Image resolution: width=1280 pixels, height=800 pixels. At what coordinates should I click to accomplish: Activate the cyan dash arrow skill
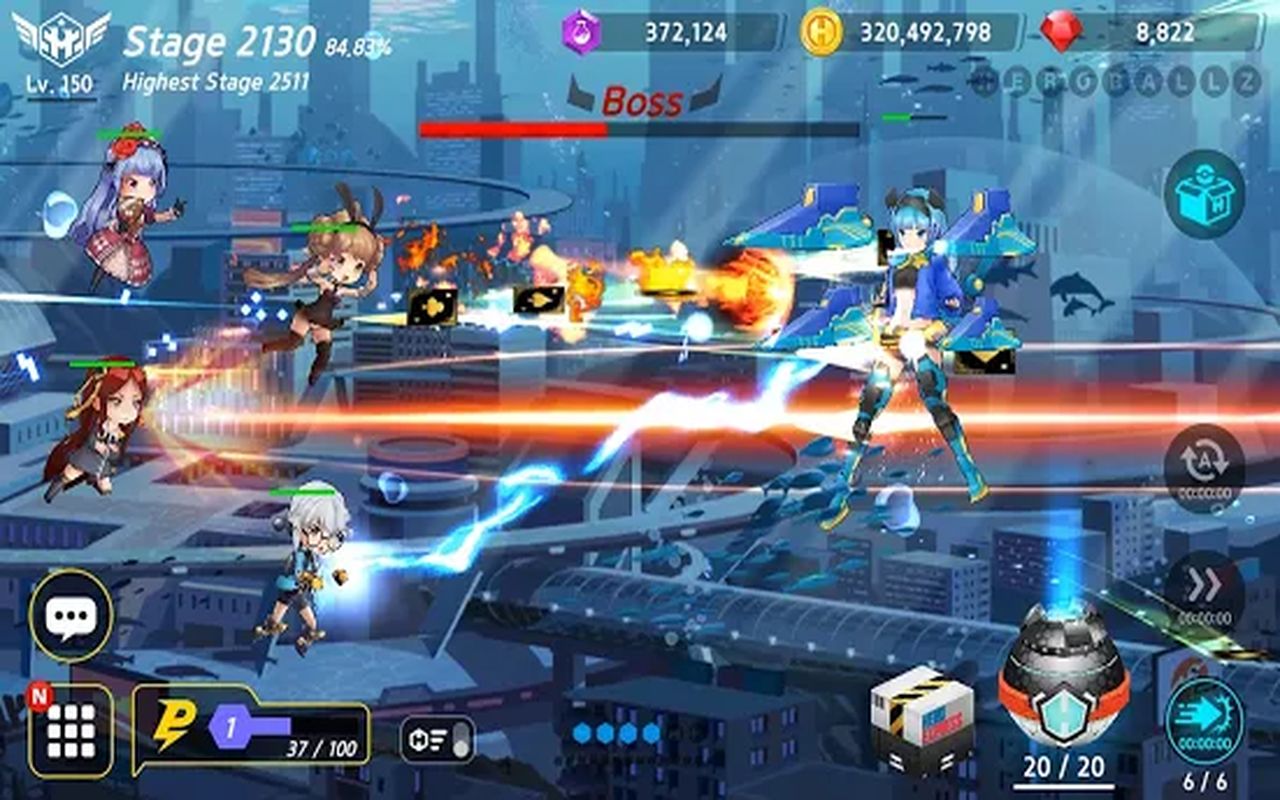point(1204,718)
